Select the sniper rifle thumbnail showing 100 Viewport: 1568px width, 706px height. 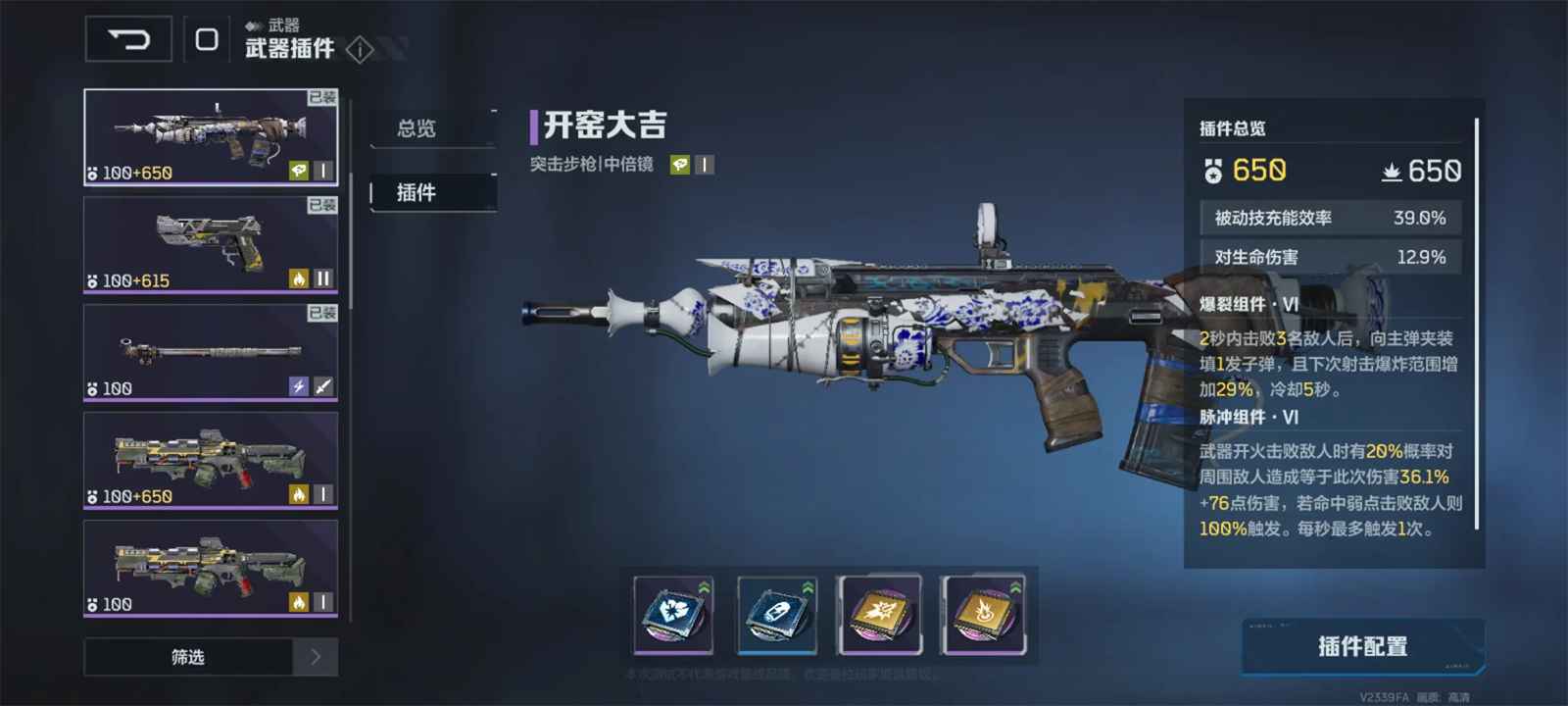coord(209,353)
